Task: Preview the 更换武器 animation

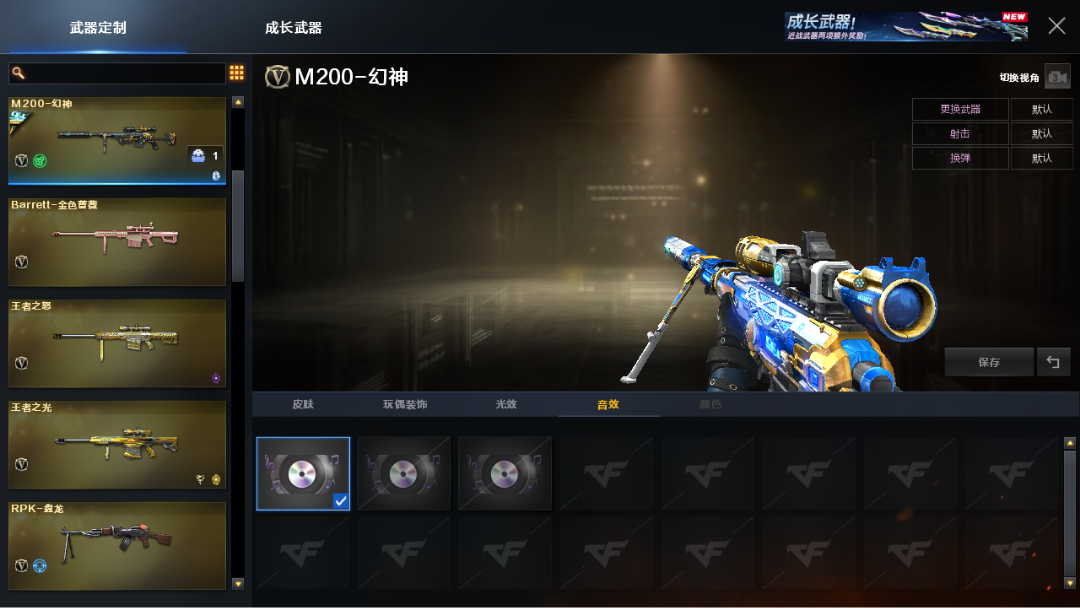Action: click(x=960, y=109)
